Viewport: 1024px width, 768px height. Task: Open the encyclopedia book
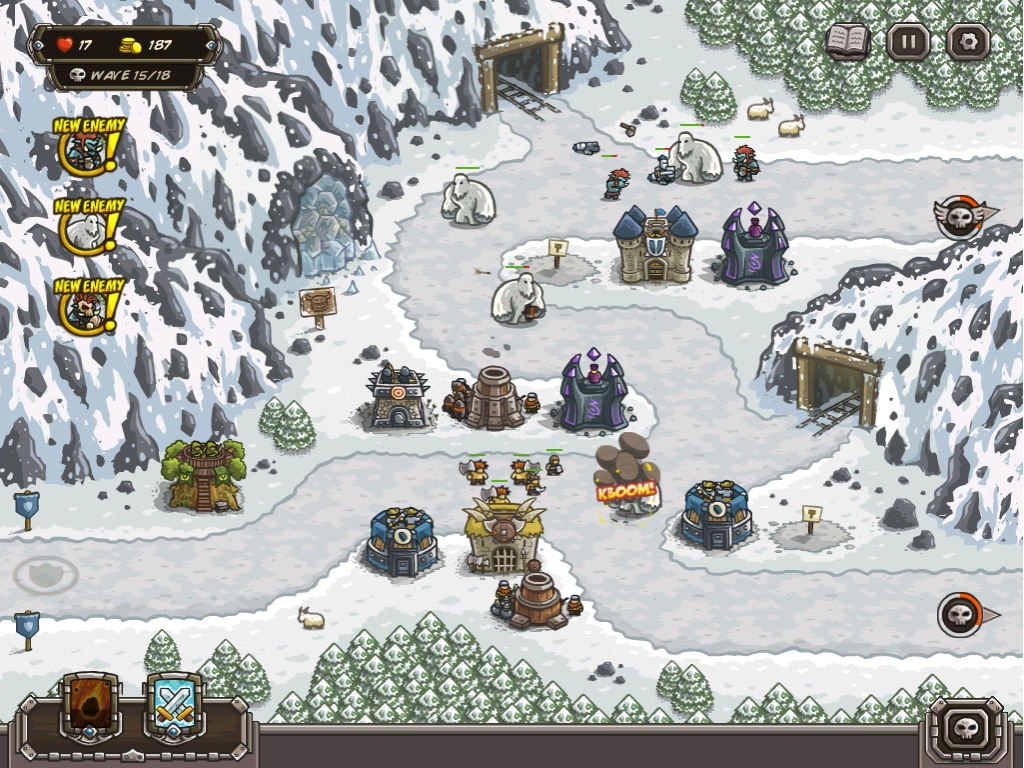tap(847, 42)
